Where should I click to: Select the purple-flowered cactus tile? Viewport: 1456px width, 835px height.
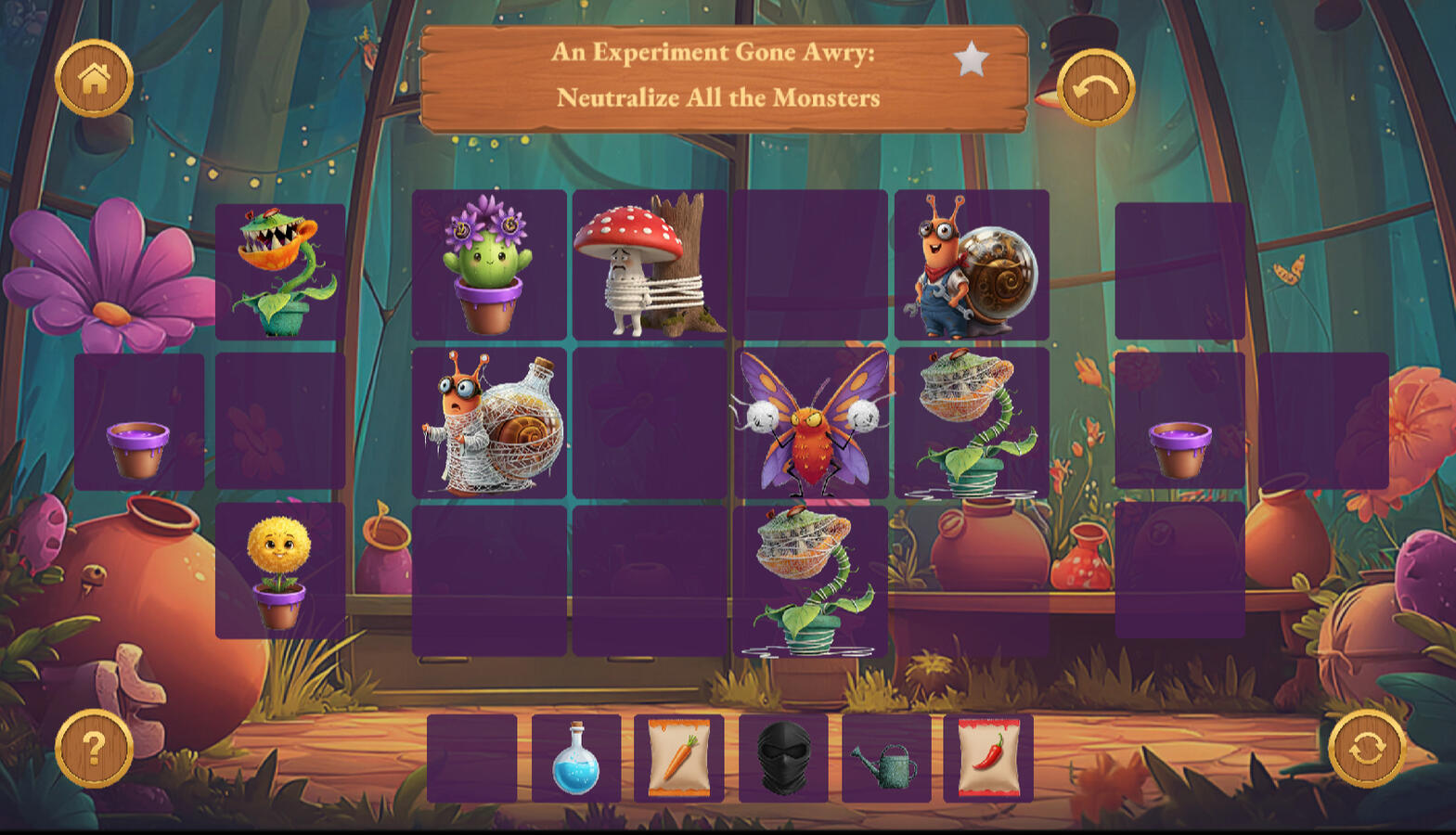(489, 265)
